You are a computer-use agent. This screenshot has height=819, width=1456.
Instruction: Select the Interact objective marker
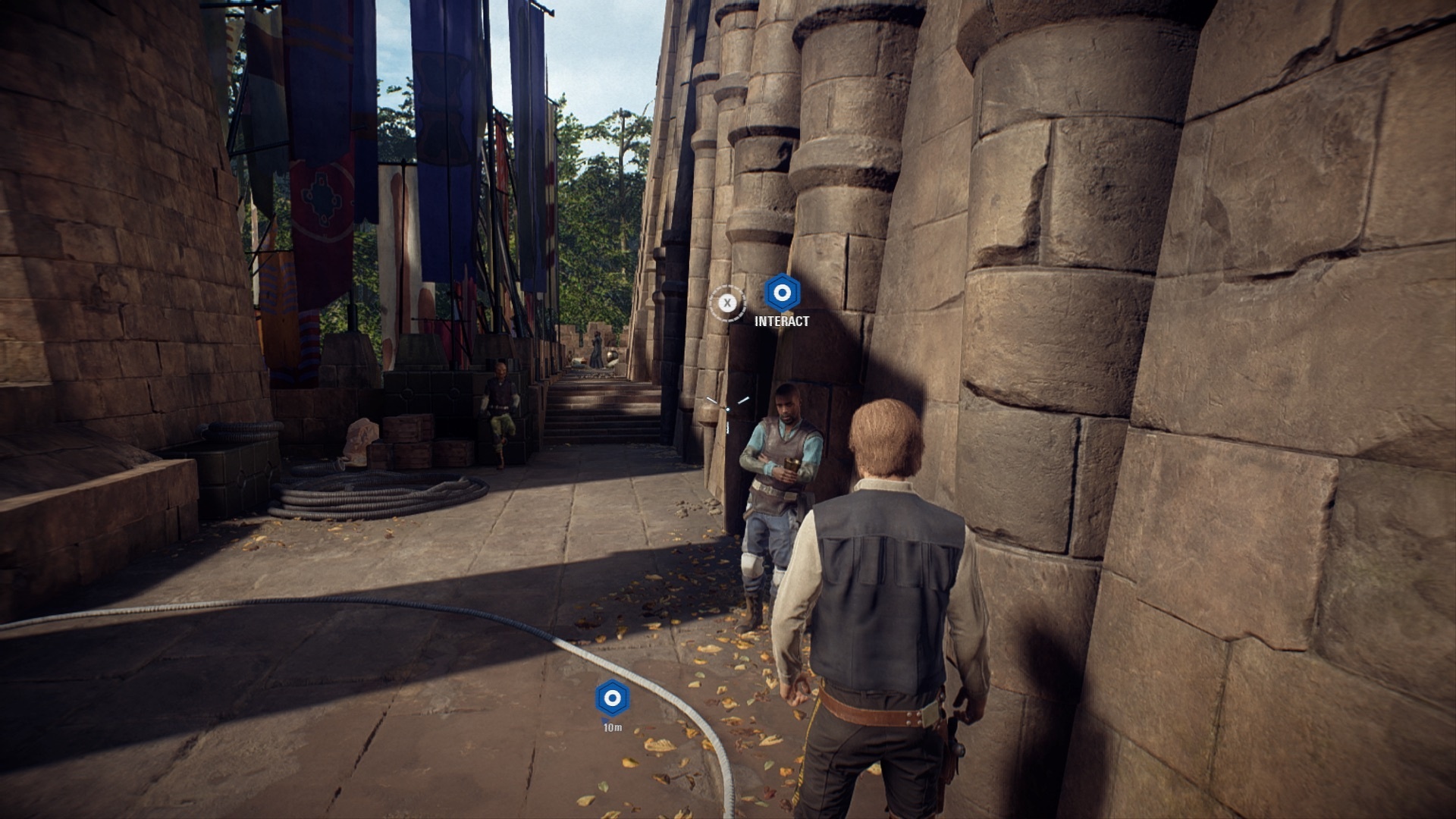pyautogui.click(x=781, y=293)
